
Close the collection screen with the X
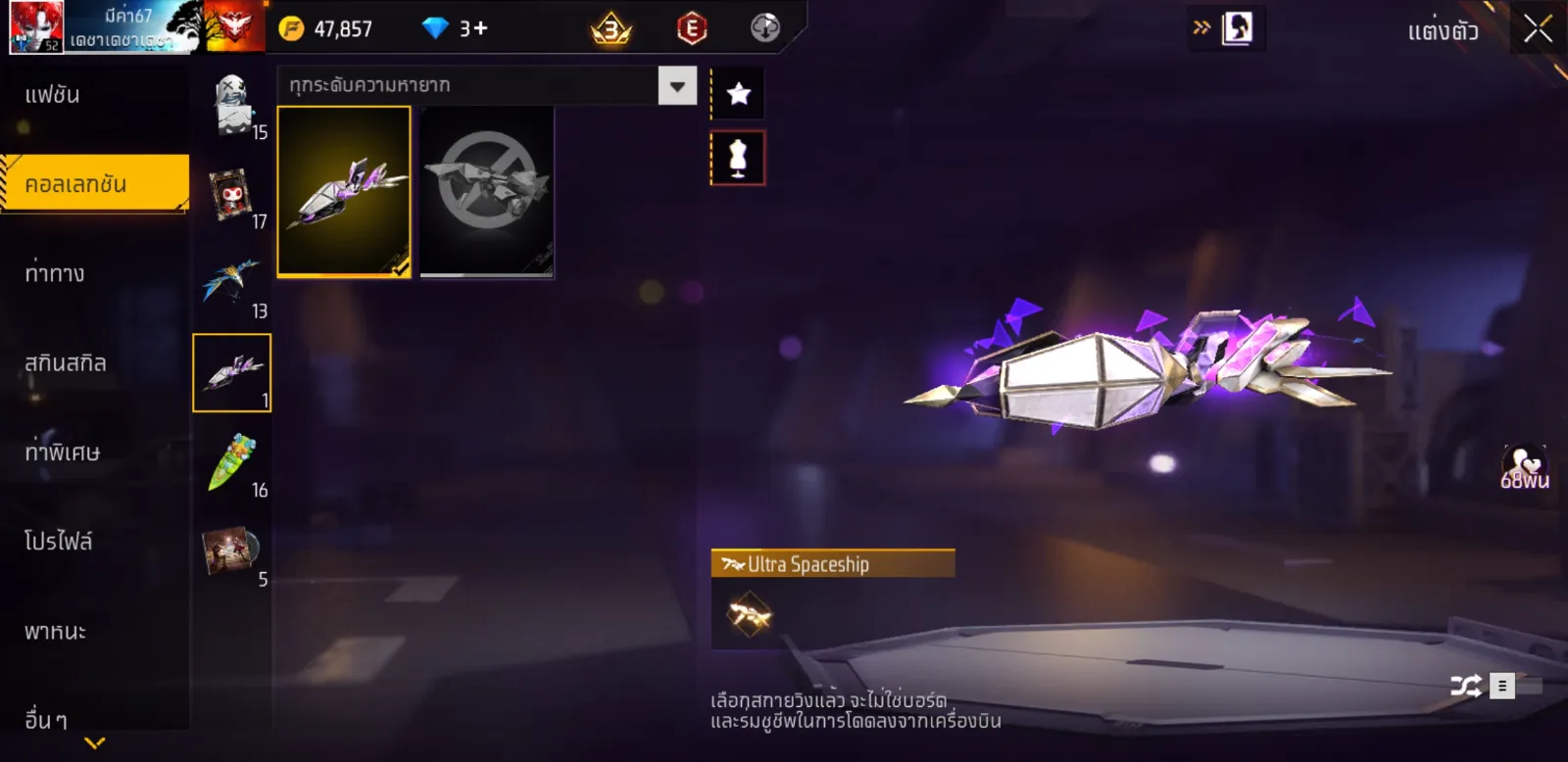pos(1538,29)
